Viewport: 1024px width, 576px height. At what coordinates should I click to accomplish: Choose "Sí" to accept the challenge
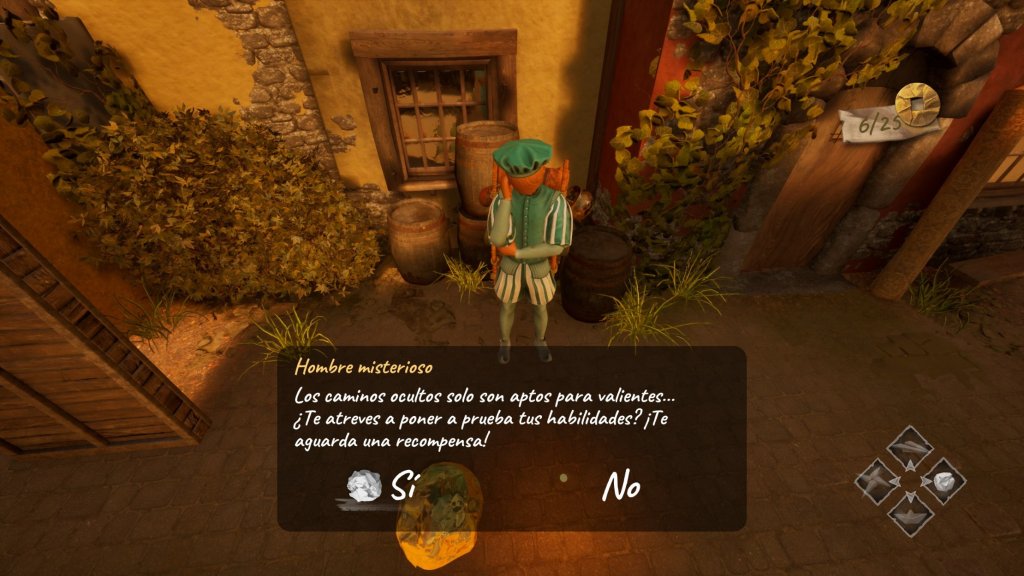(x=402, y=487)
